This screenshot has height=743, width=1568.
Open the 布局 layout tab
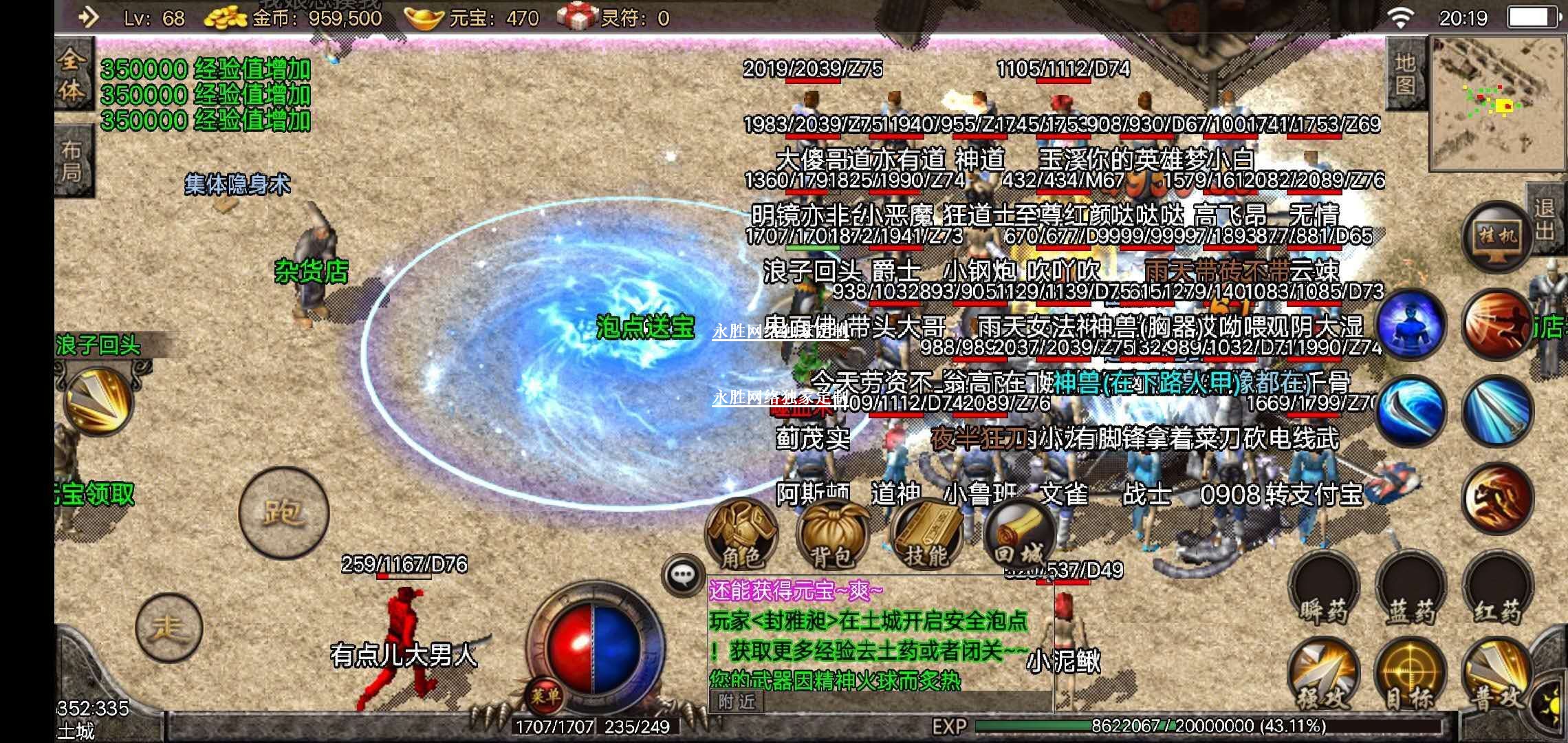[x=72, y=161]
